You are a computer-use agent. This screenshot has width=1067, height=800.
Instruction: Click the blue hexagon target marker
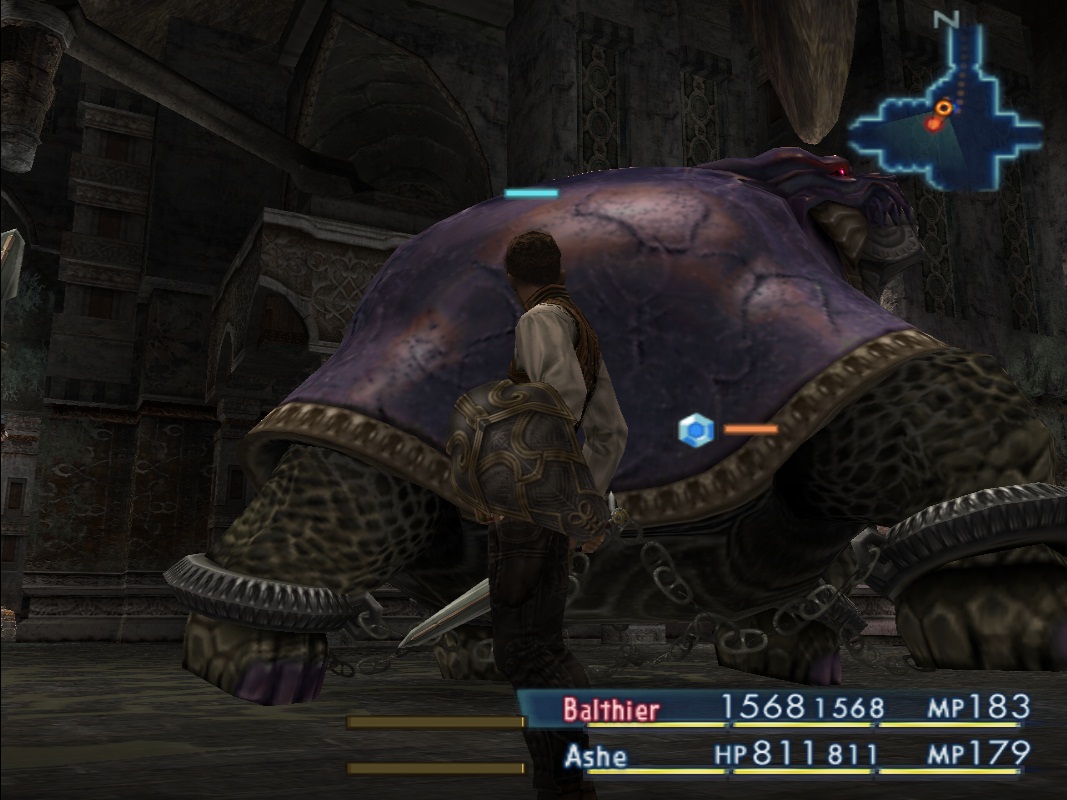[695, 431]
